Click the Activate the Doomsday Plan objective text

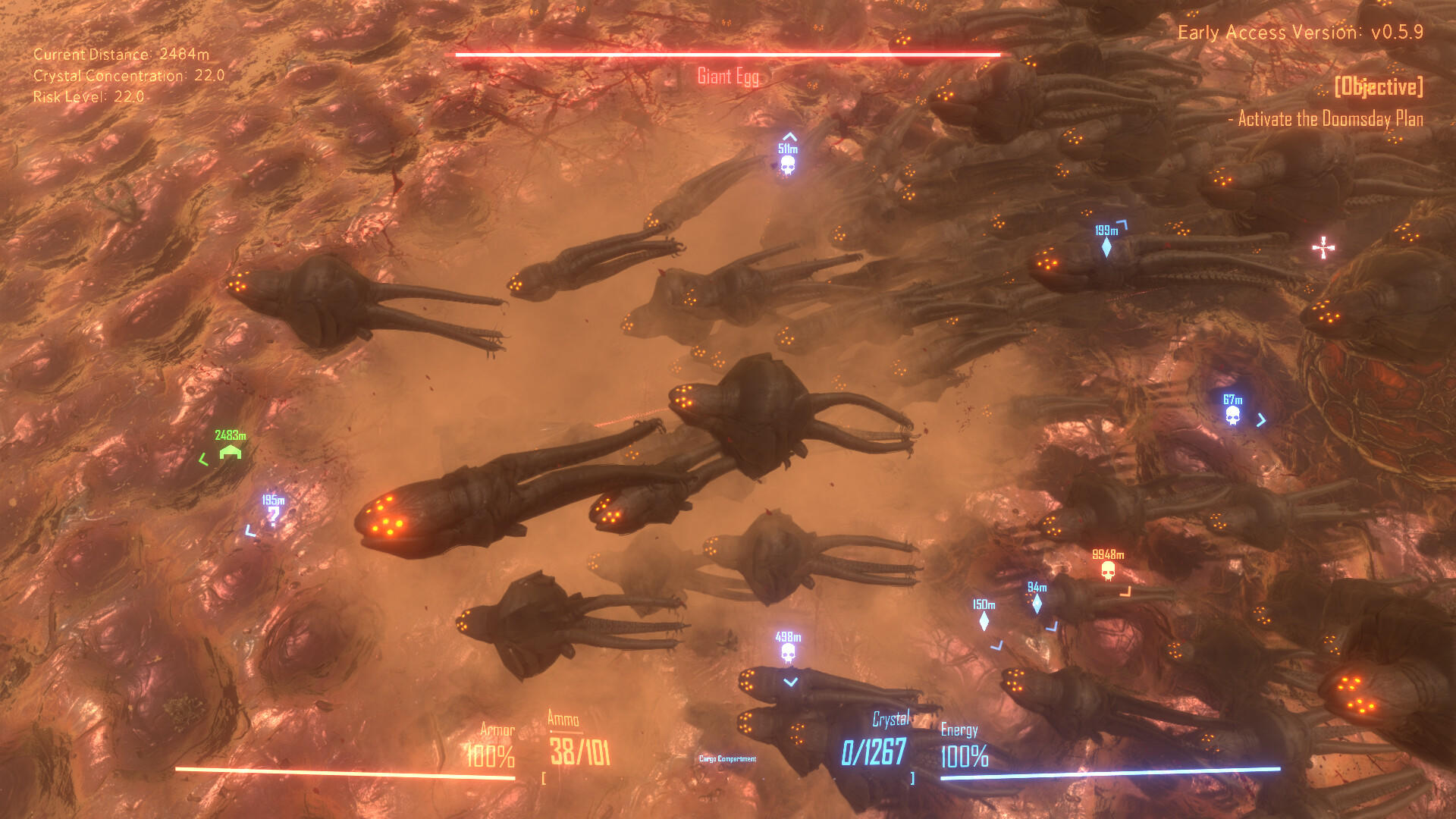1327,120
